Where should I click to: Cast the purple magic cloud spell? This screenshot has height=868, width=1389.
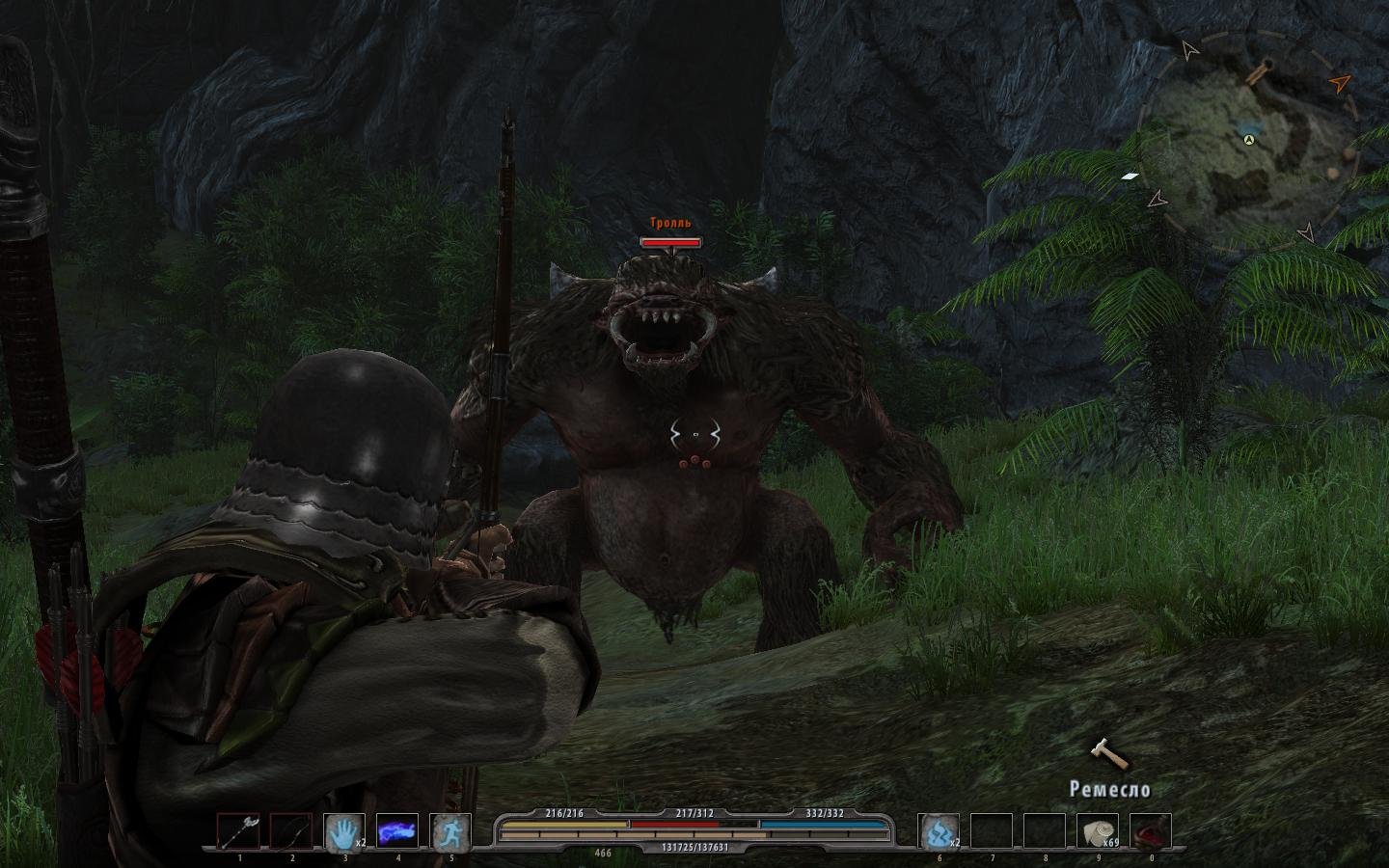pyautogui.click(x=397, y=832)
